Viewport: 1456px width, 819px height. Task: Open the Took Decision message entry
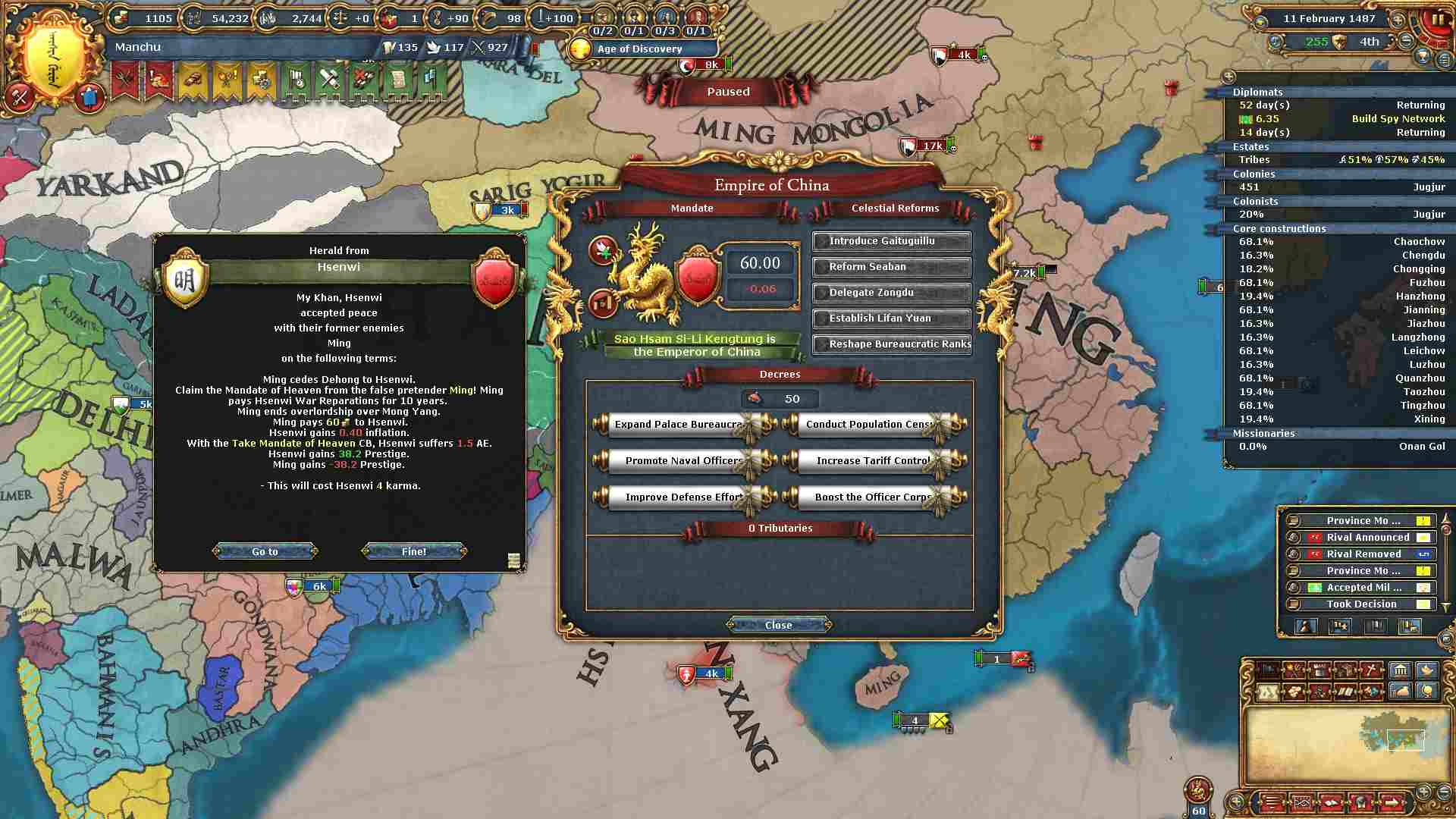pos(1361,604)
